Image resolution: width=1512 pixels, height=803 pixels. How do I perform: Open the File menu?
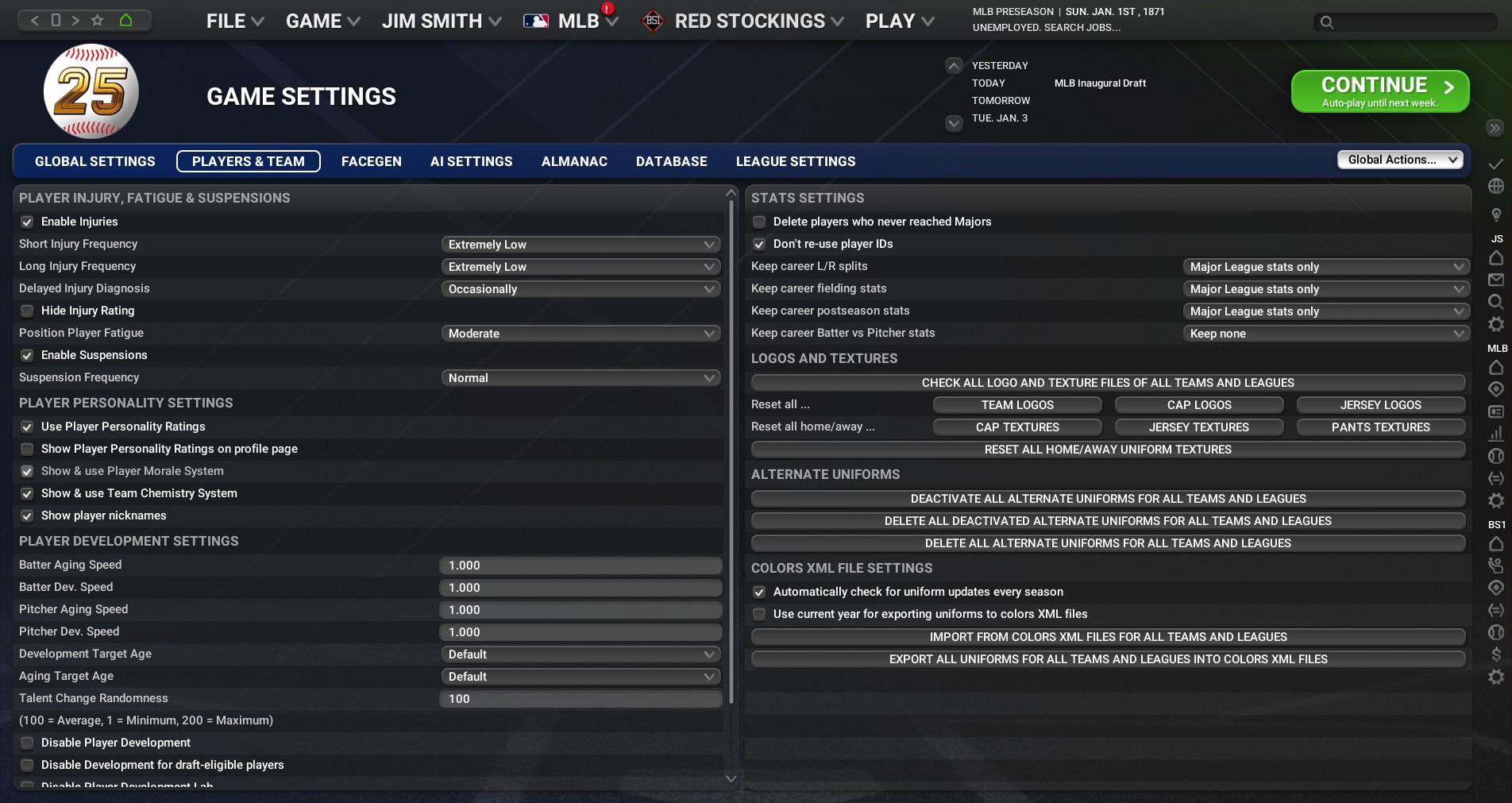[234, 21]
